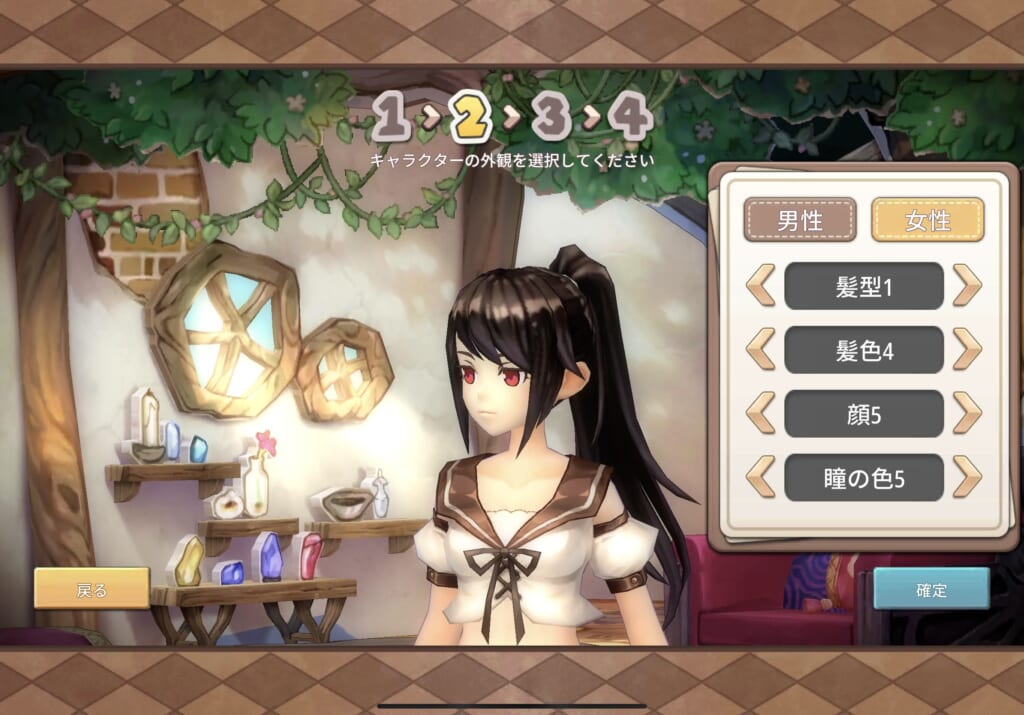The height and width of the screenshot is (715, 1024).
Task: Switch 髪色4 back using left arrow
Action: coord(761,350)
